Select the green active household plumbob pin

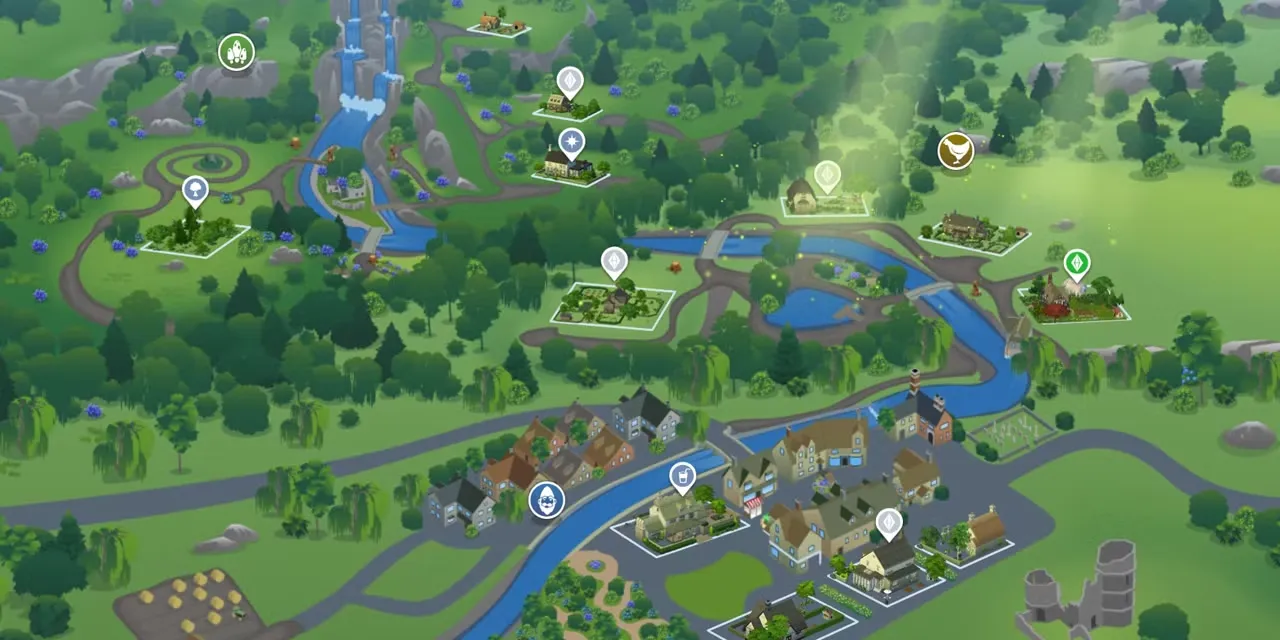pyautogui.click(x=1076, y=264)
